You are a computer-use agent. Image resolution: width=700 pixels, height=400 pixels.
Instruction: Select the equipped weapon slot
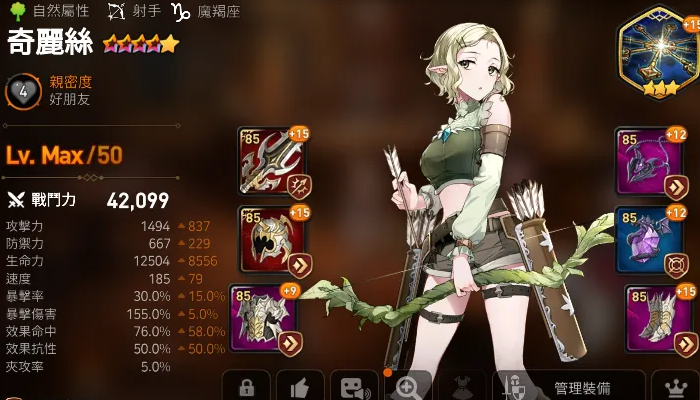(272, 162)
